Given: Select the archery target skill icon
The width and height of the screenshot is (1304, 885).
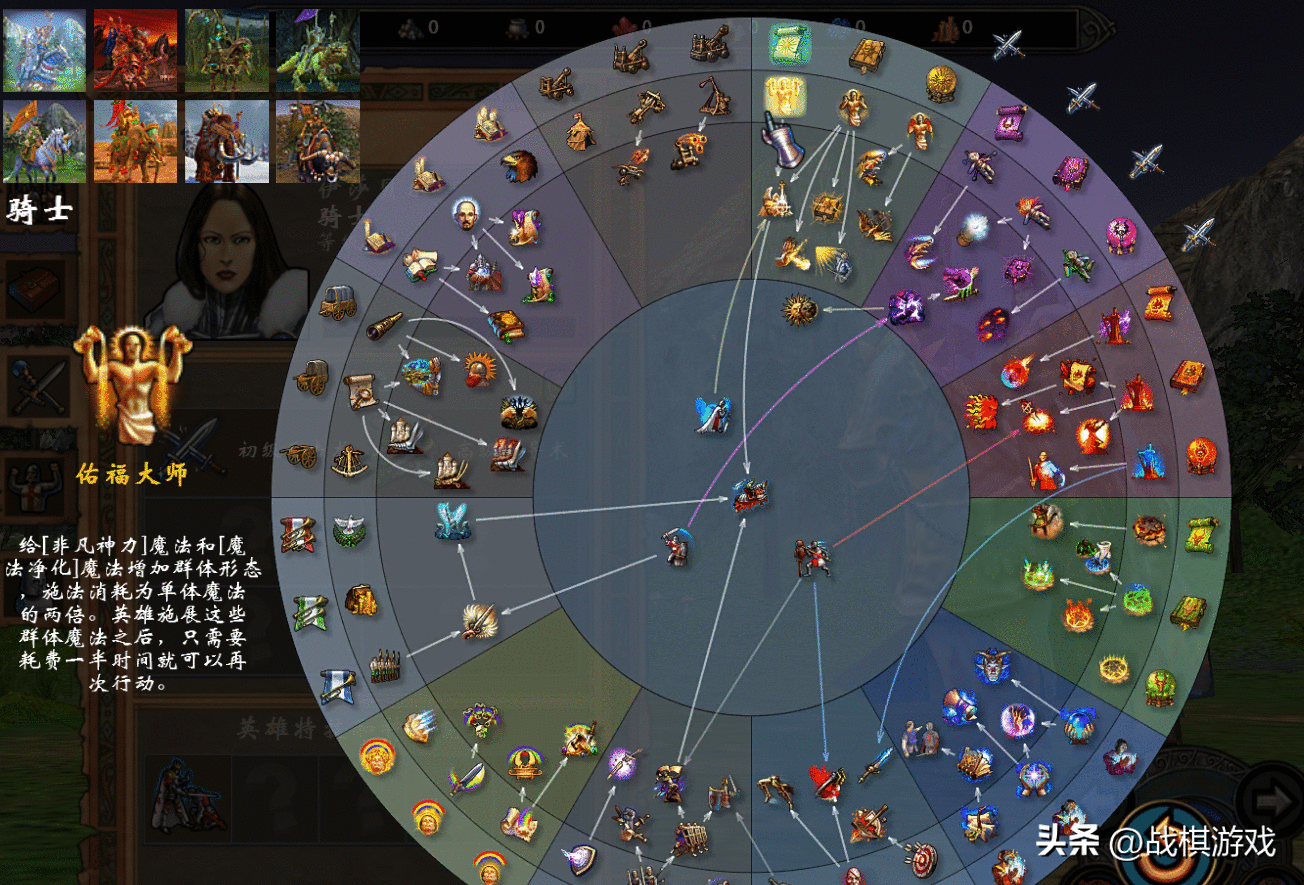Looking at the screenshot, I should pos(920,856).
